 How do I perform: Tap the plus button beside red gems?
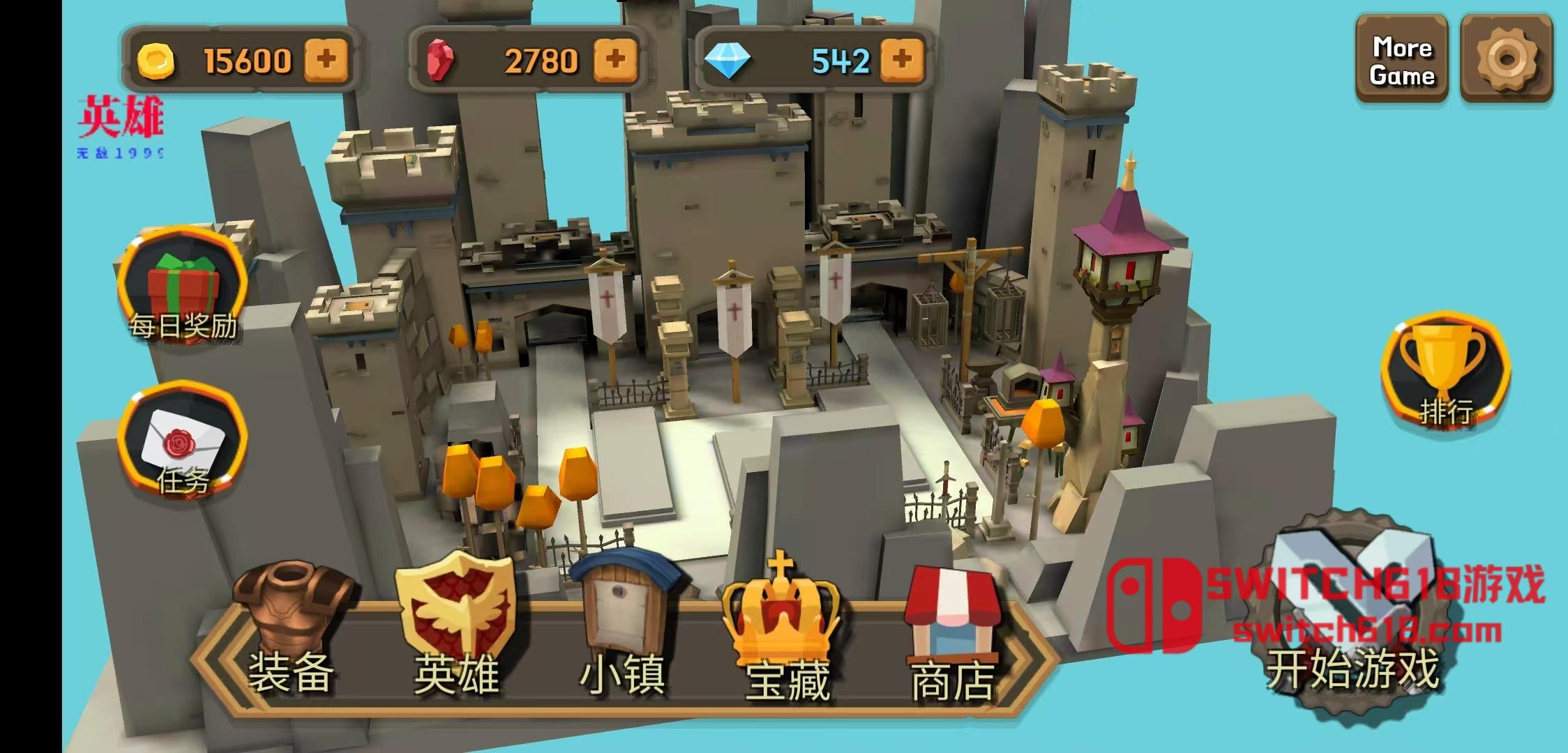tap(615, 59)
